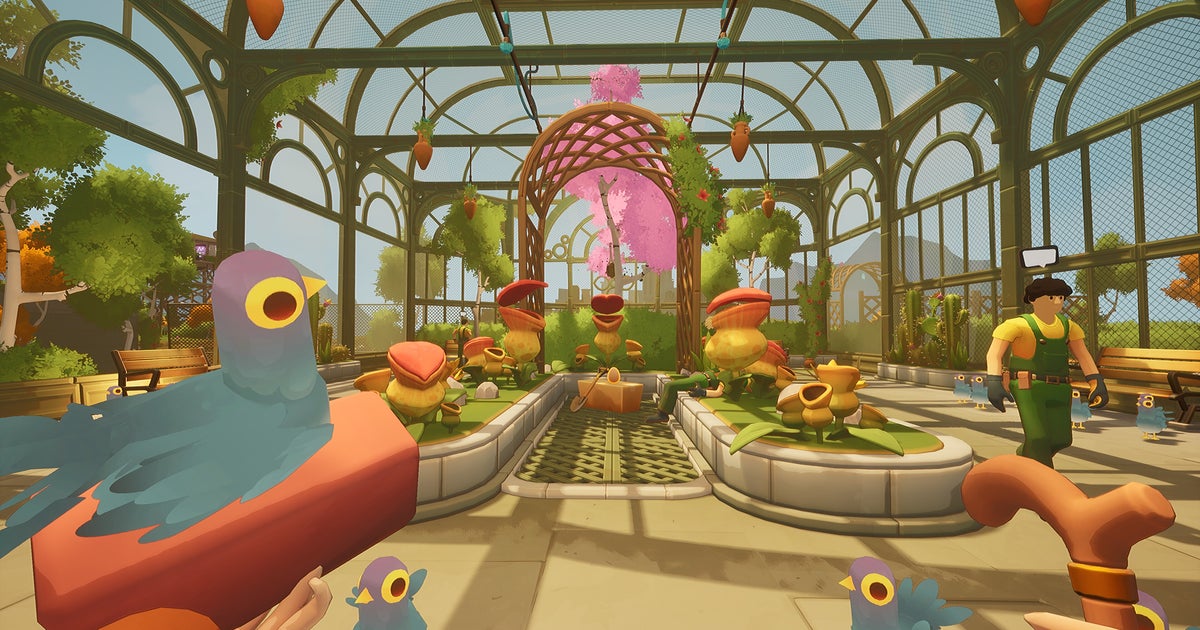
Task: Click the speech bubble icon above the gardener
Action: click(x=1038, y=257)
